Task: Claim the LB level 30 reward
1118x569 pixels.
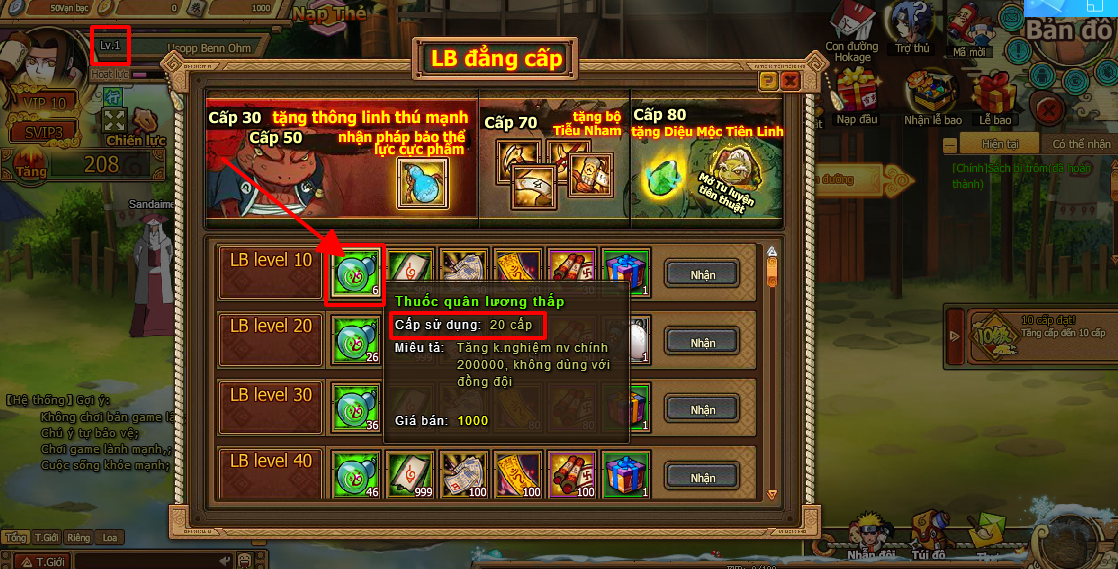Action: [703, 409]
